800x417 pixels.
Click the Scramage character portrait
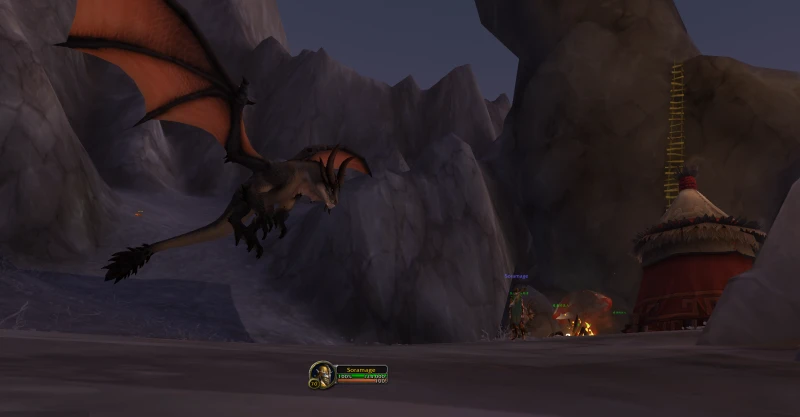point(321,373)
